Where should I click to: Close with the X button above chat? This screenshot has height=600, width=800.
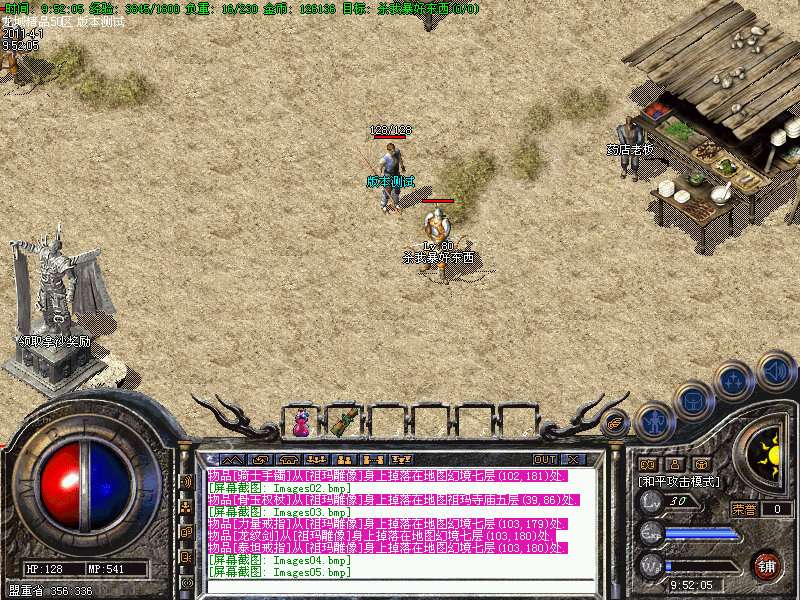pos(573,459)
